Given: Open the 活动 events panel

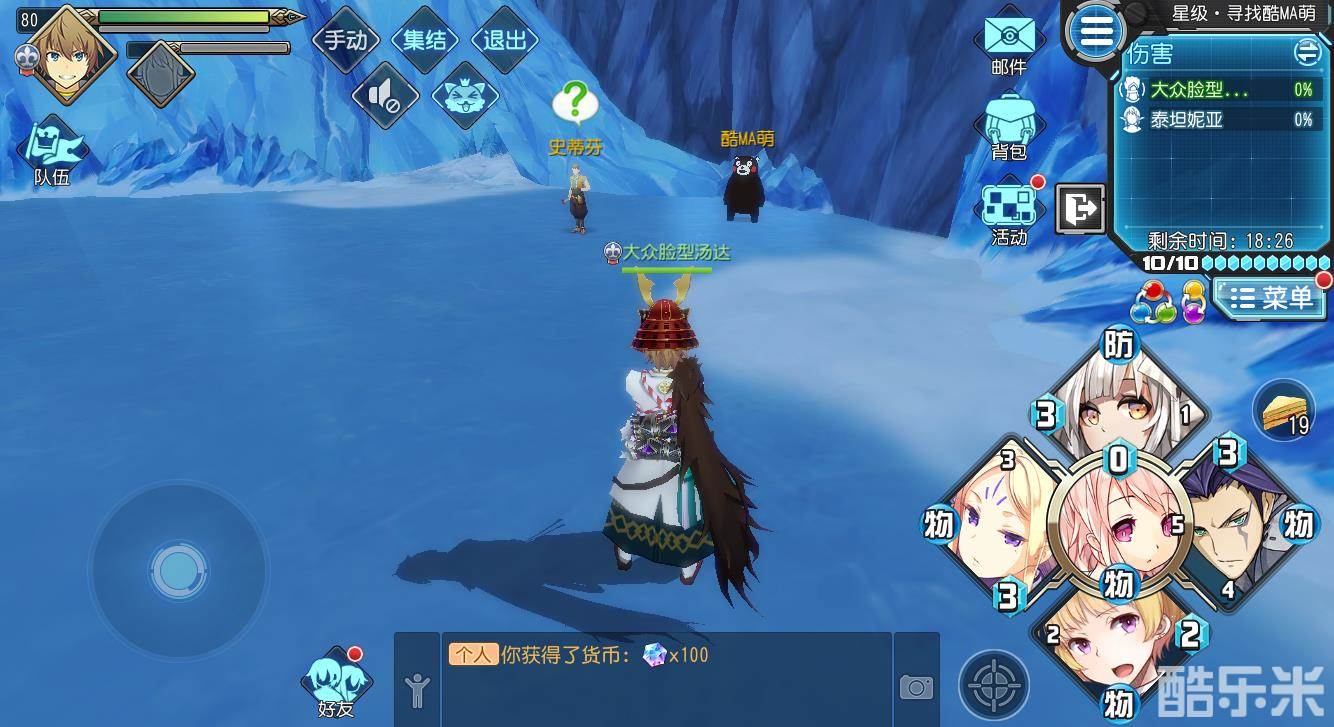Looking at the screenshot, I should tap(1009, 212).
